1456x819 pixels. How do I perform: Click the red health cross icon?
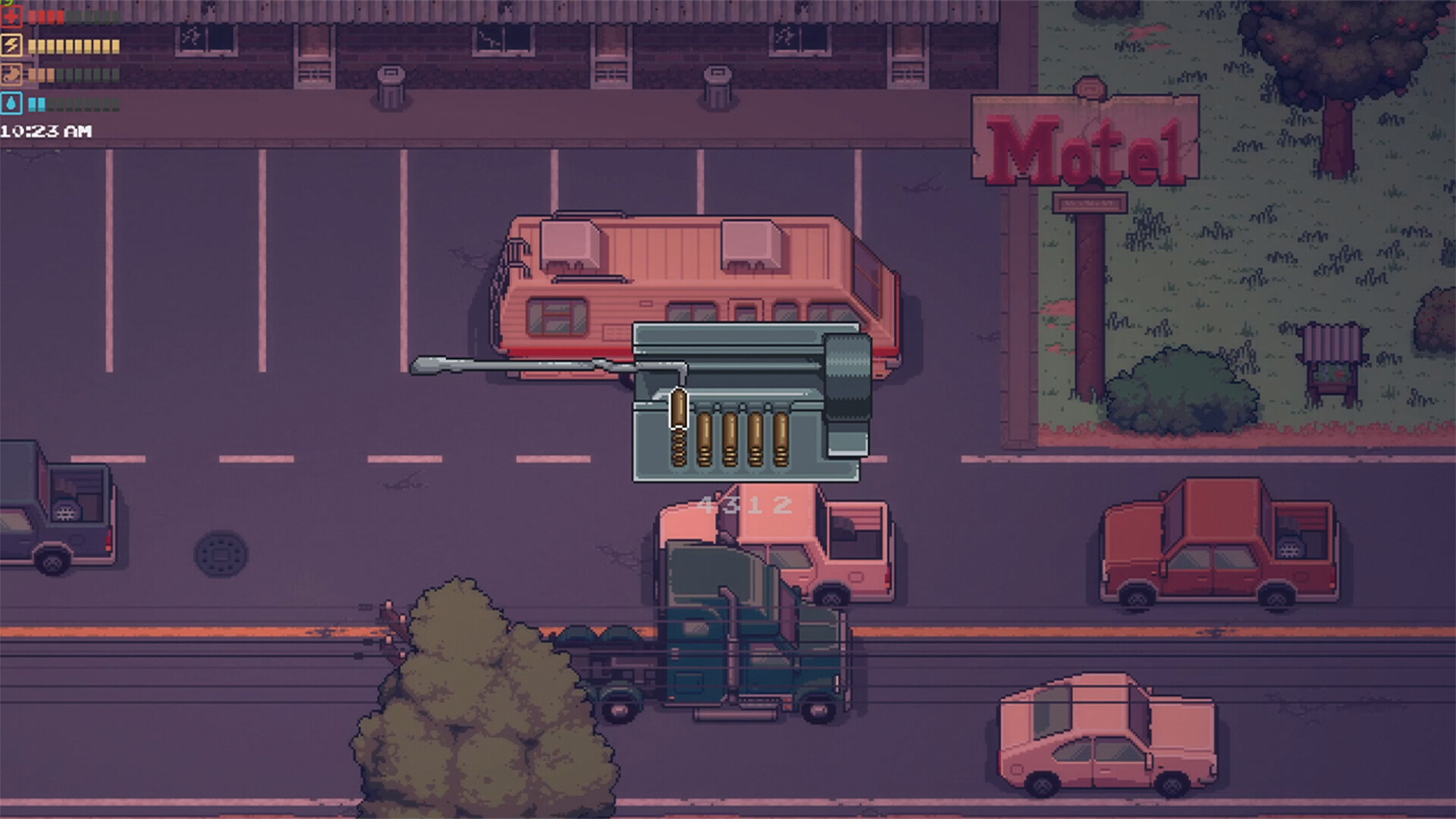click(x=11, y=15)
